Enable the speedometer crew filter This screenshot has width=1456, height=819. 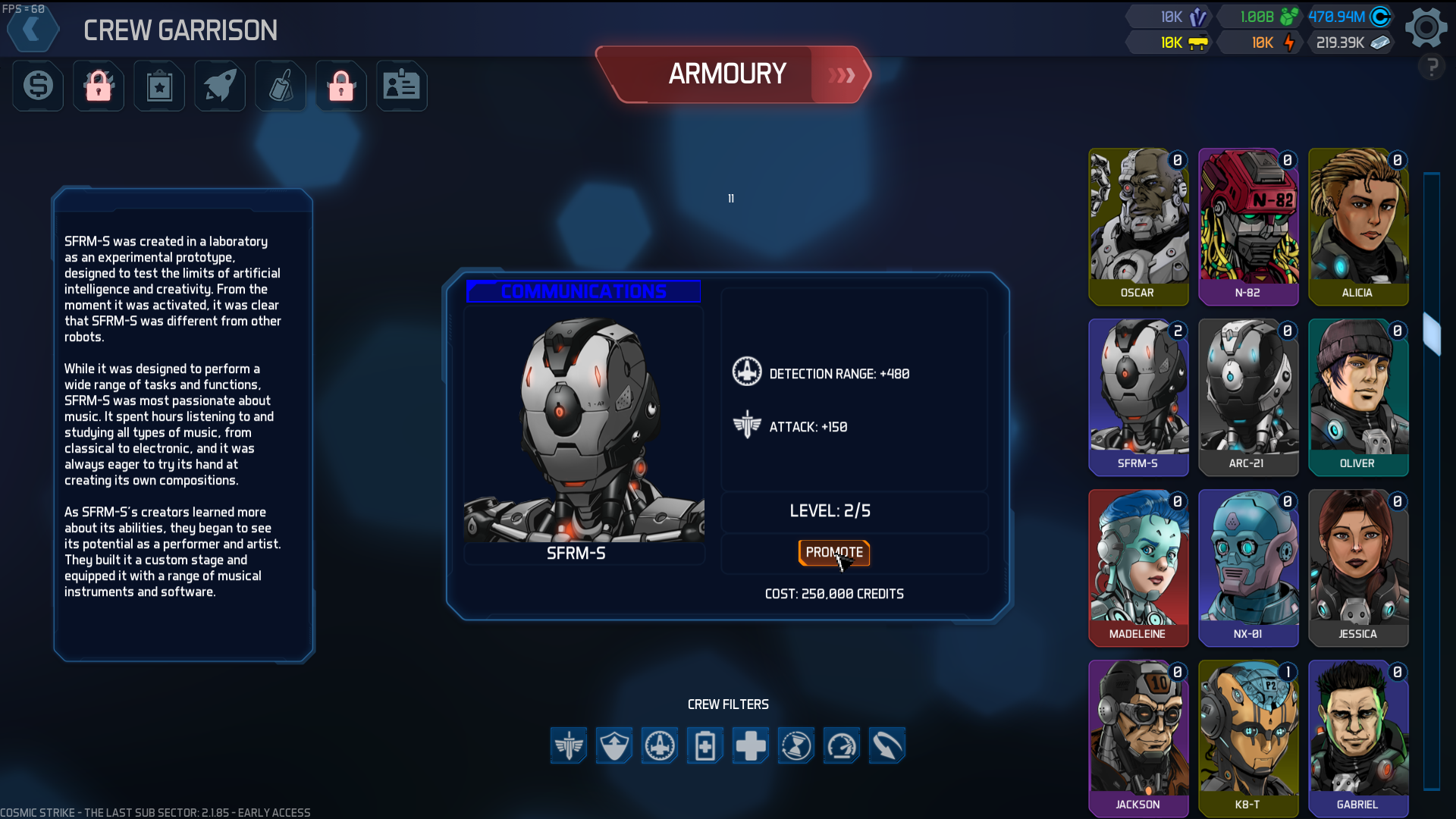pyautogui.click(x=842, y=745)
